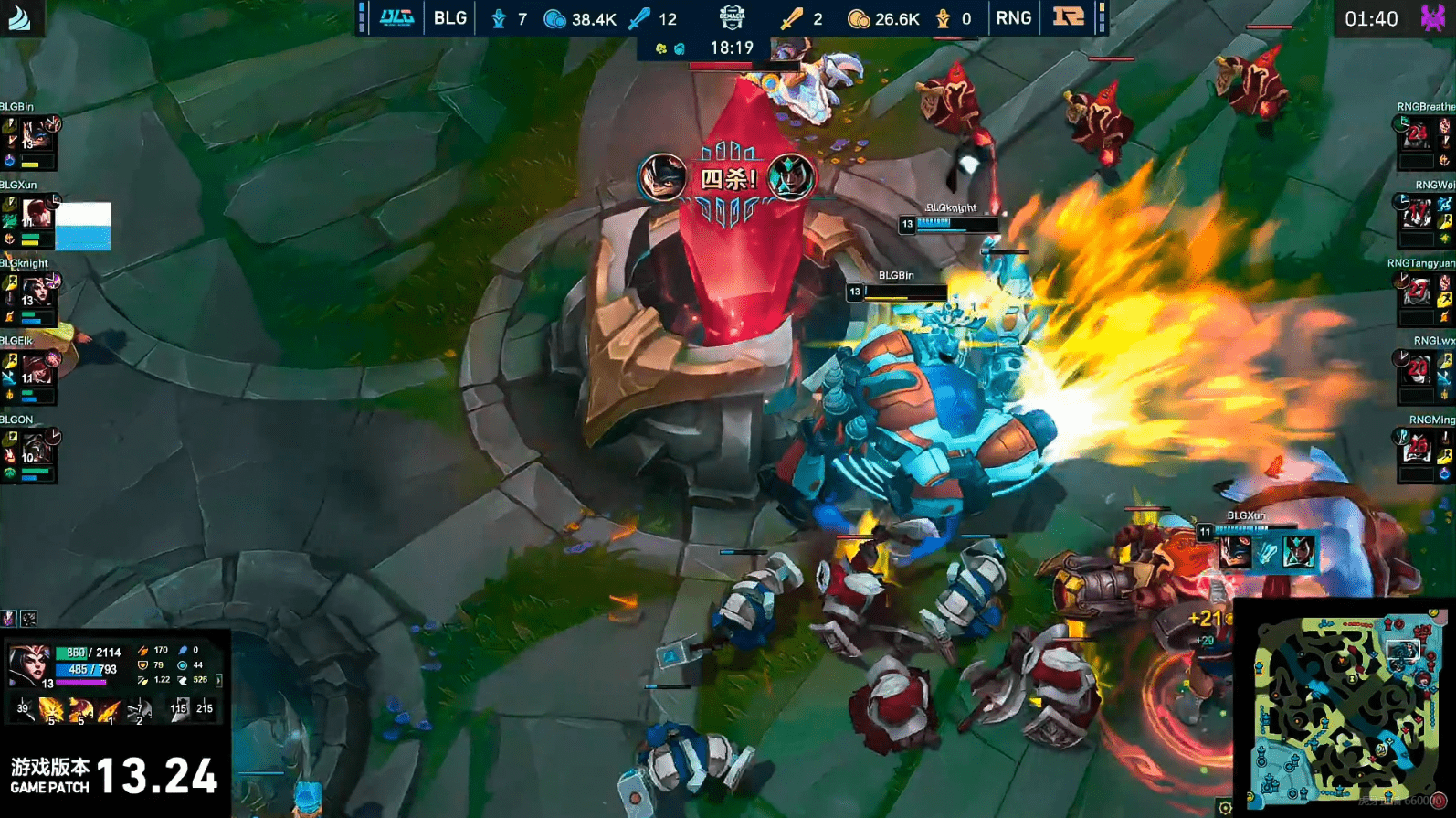
Task: Select RNGTangyuan's champion portrait
Action: (x=1417, y=292)
